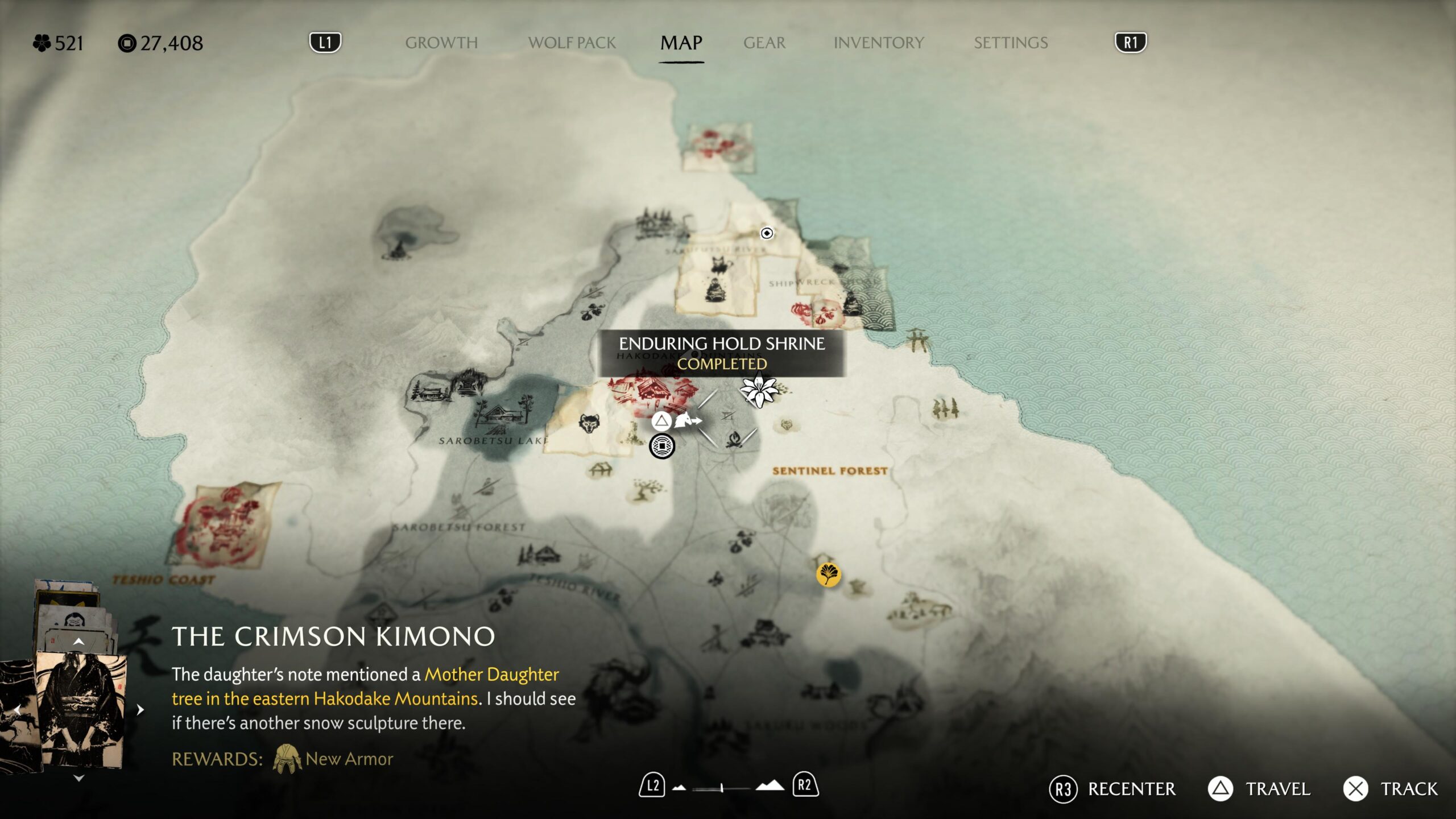The image size is (1456, 819).
Task: Select the small circular target marker up north
Action: tap(767, 233)
